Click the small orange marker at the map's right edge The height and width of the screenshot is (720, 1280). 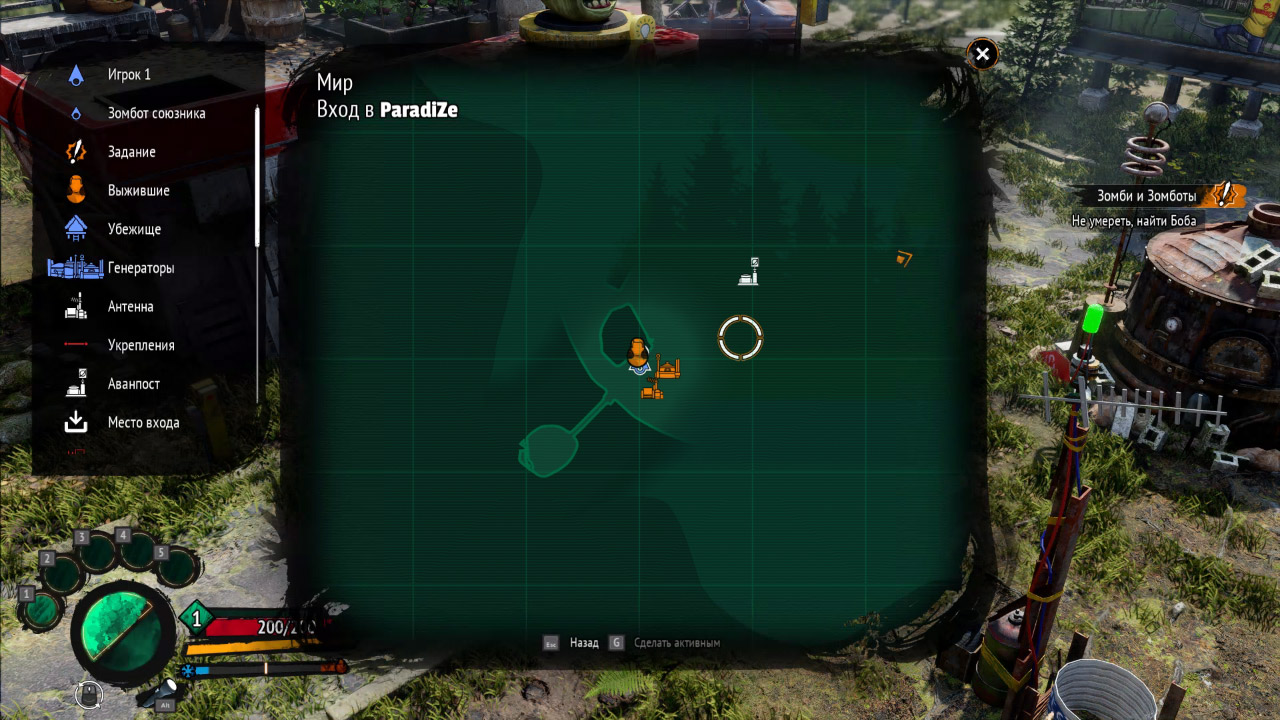pyautogui.click(x=904, y=259)
